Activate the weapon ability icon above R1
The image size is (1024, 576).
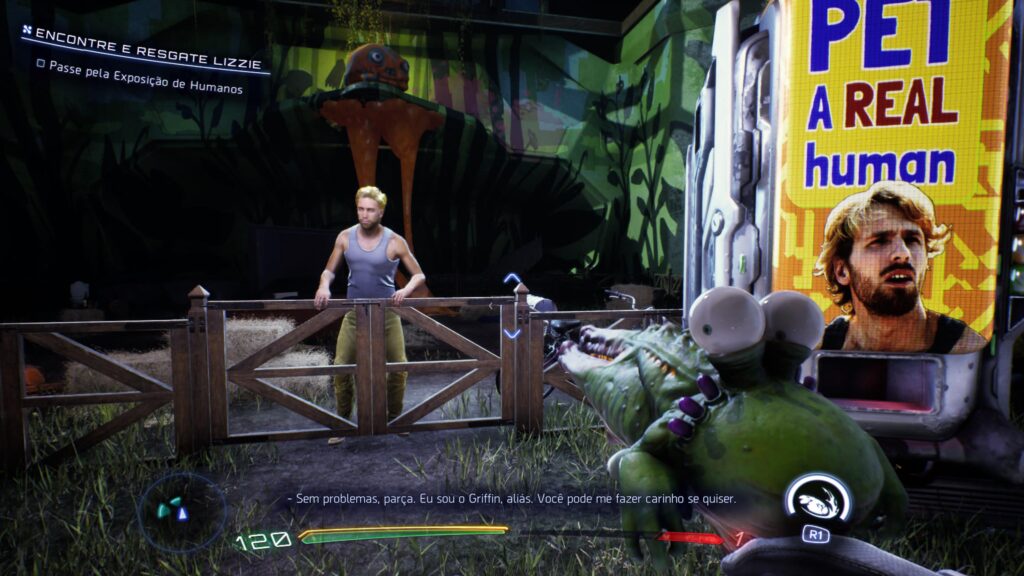pyautogui.click(x=816, y=497)
